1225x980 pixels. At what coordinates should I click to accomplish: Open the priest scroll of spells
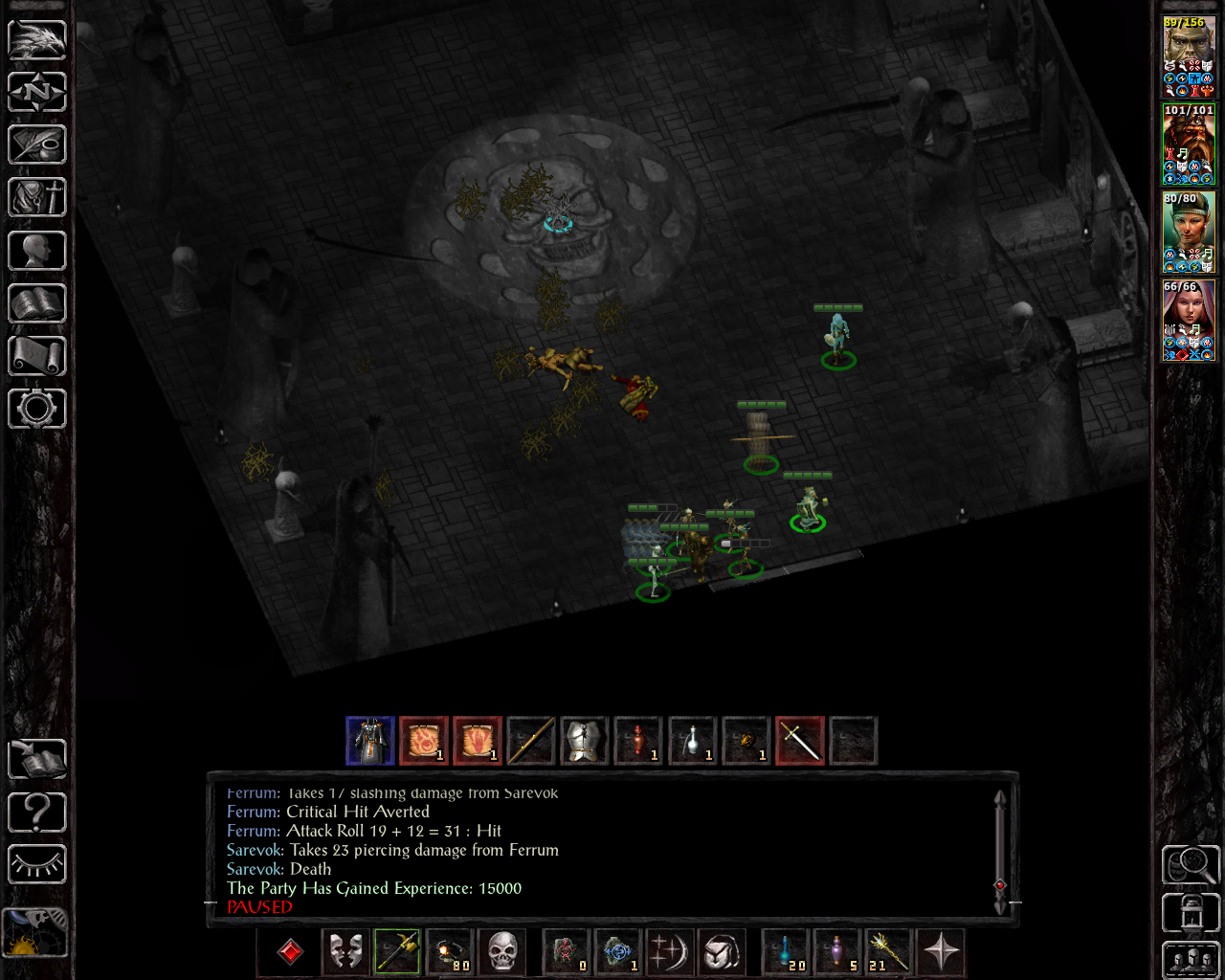[36, 355]
